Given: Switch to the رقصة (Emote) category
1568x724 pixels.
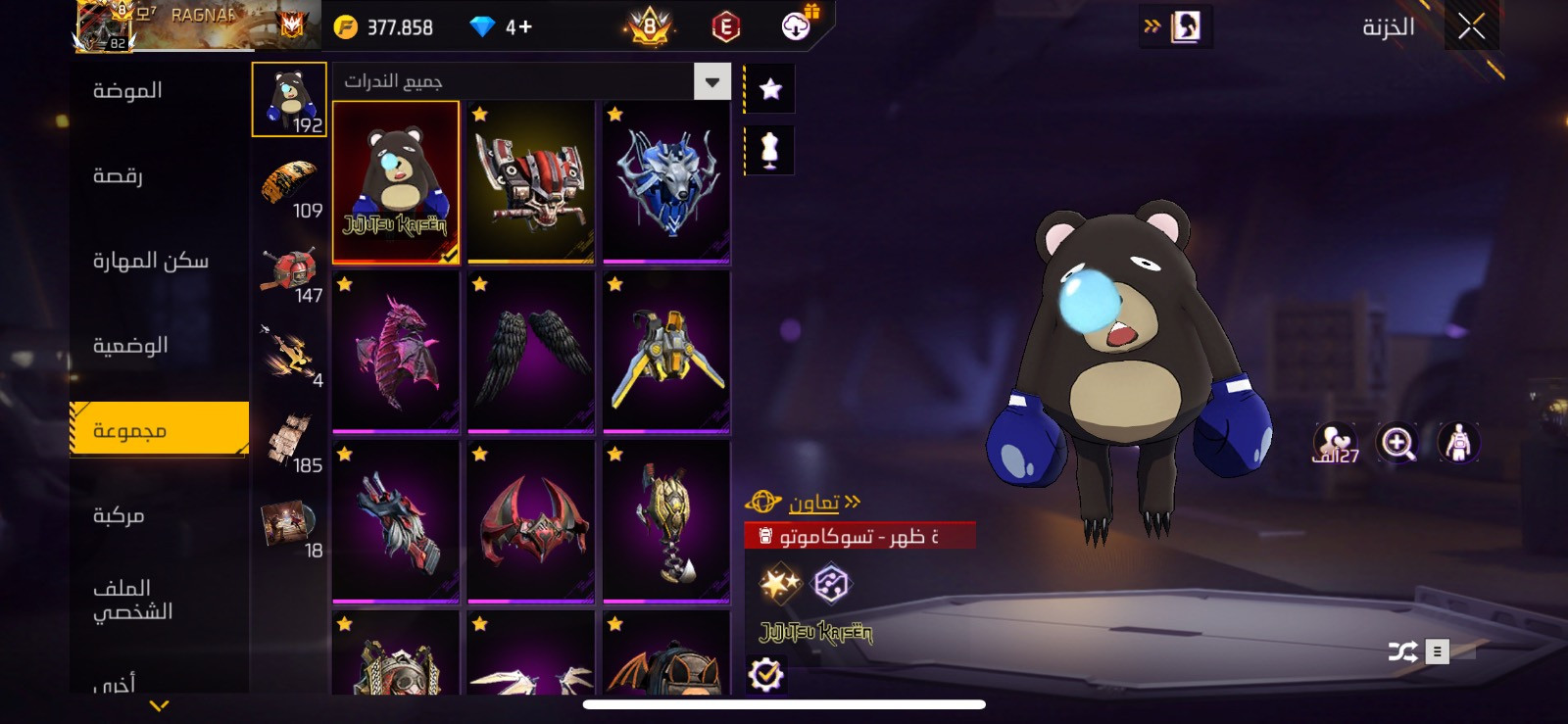Looking at the screenshot, I should coord(118,176).
